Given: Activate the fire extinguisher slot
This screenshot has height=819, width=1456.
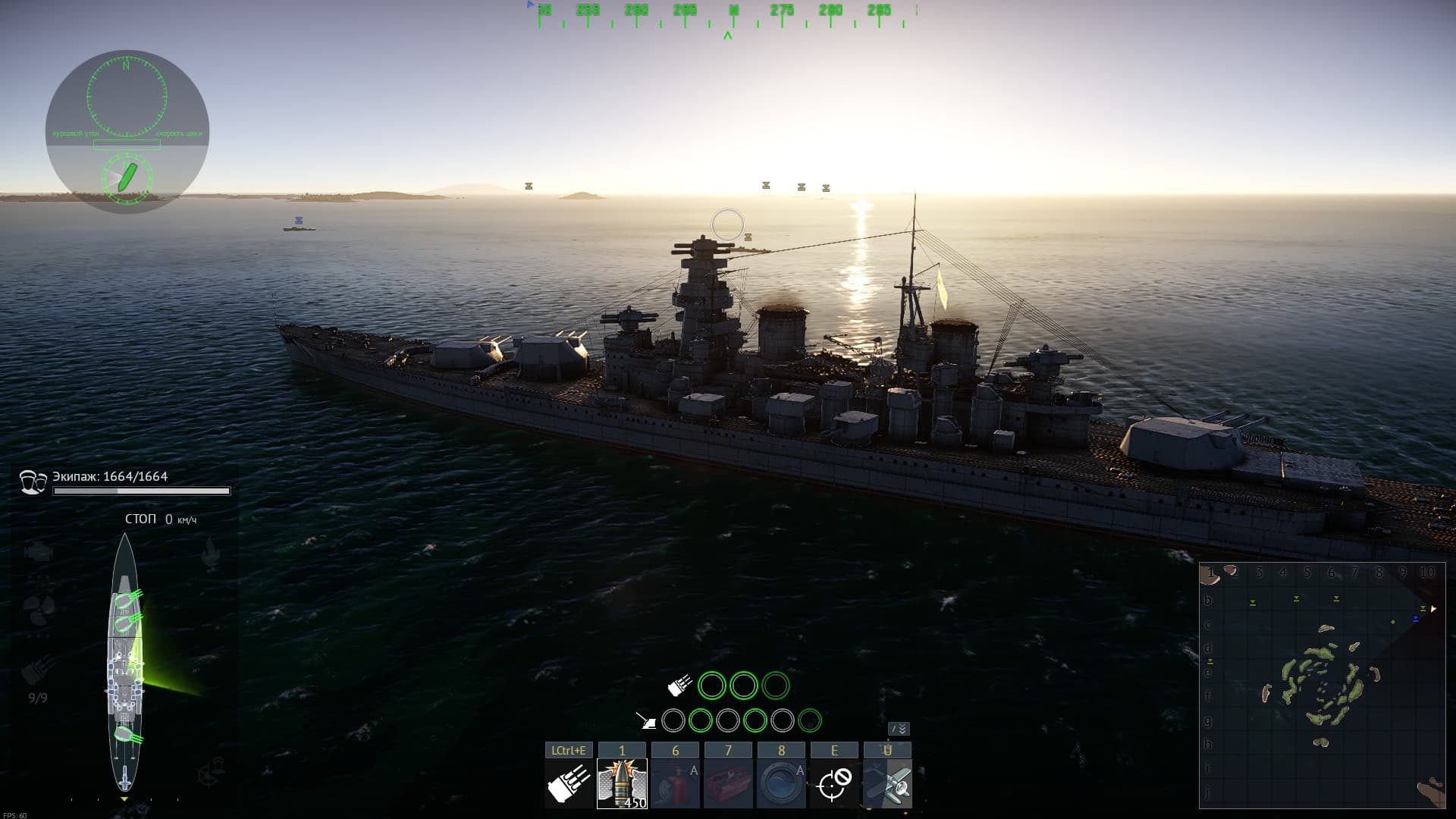Looking at the screenshot, I should click(x=675, y=783).
